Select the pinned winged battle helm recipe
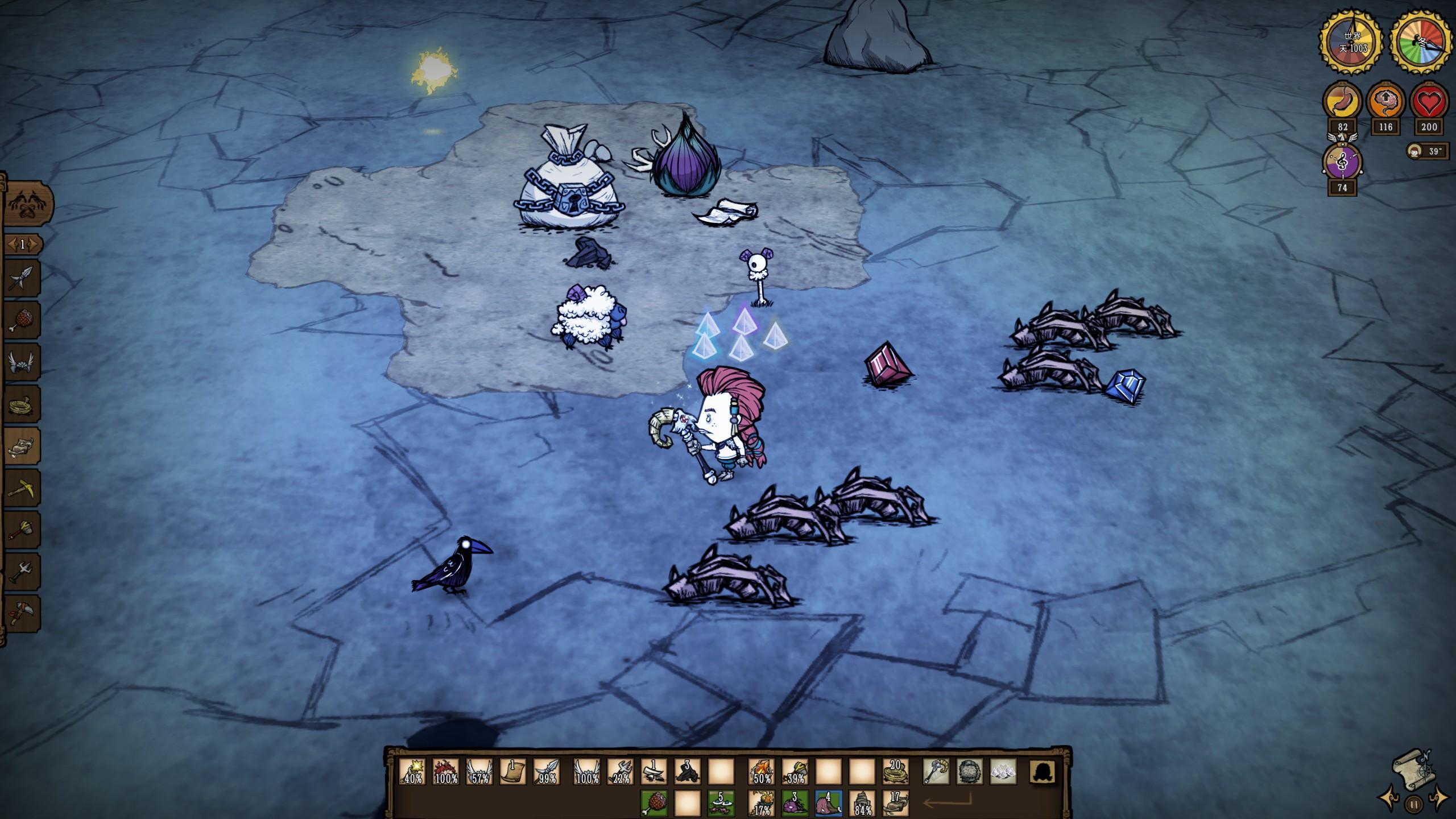Screen dimensions: 1456x819 coord(22,363)
